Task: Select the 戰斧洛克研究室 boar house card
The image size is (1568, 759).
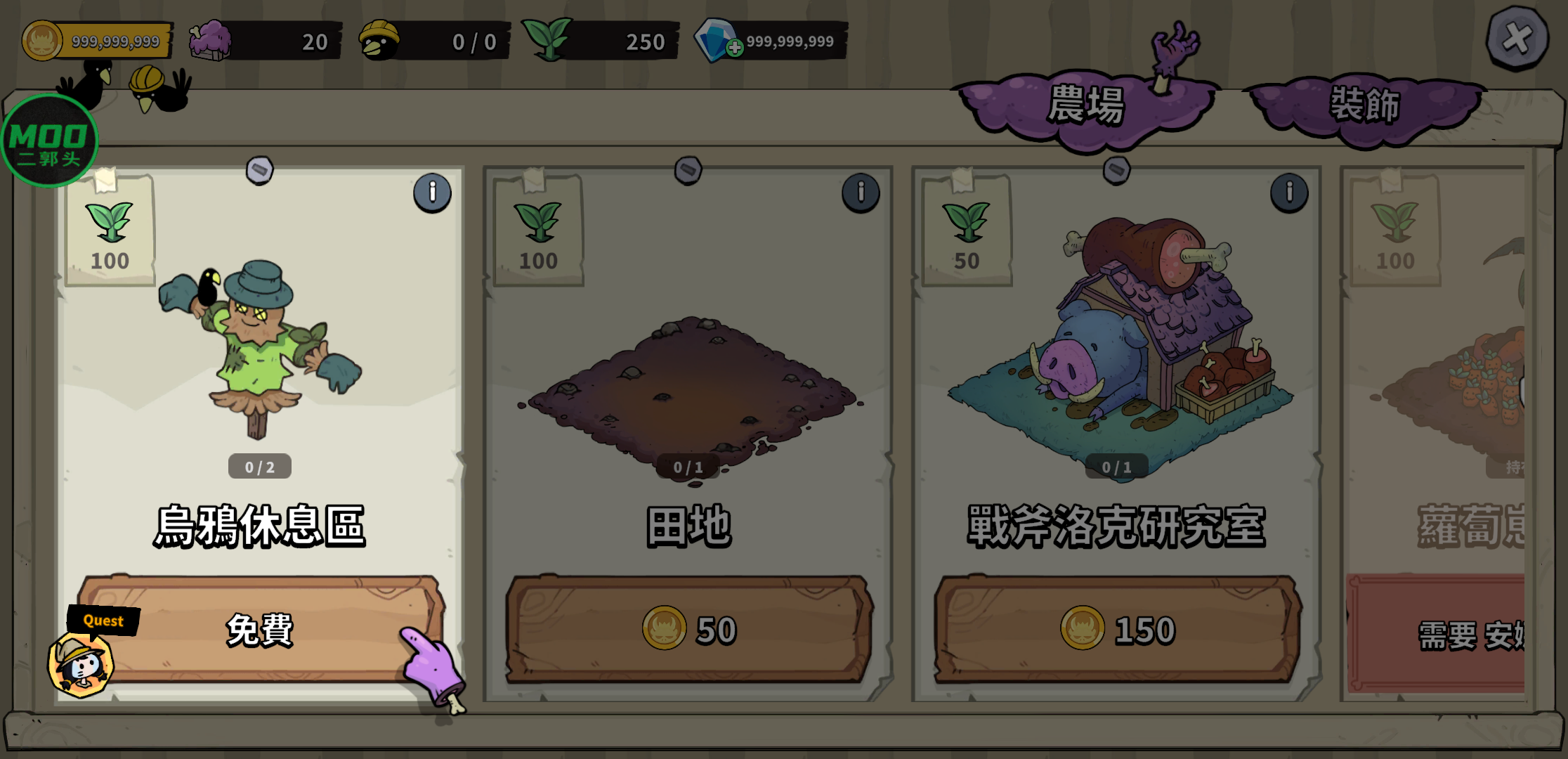Action: pyautogui.click(x=1117, y=337)
